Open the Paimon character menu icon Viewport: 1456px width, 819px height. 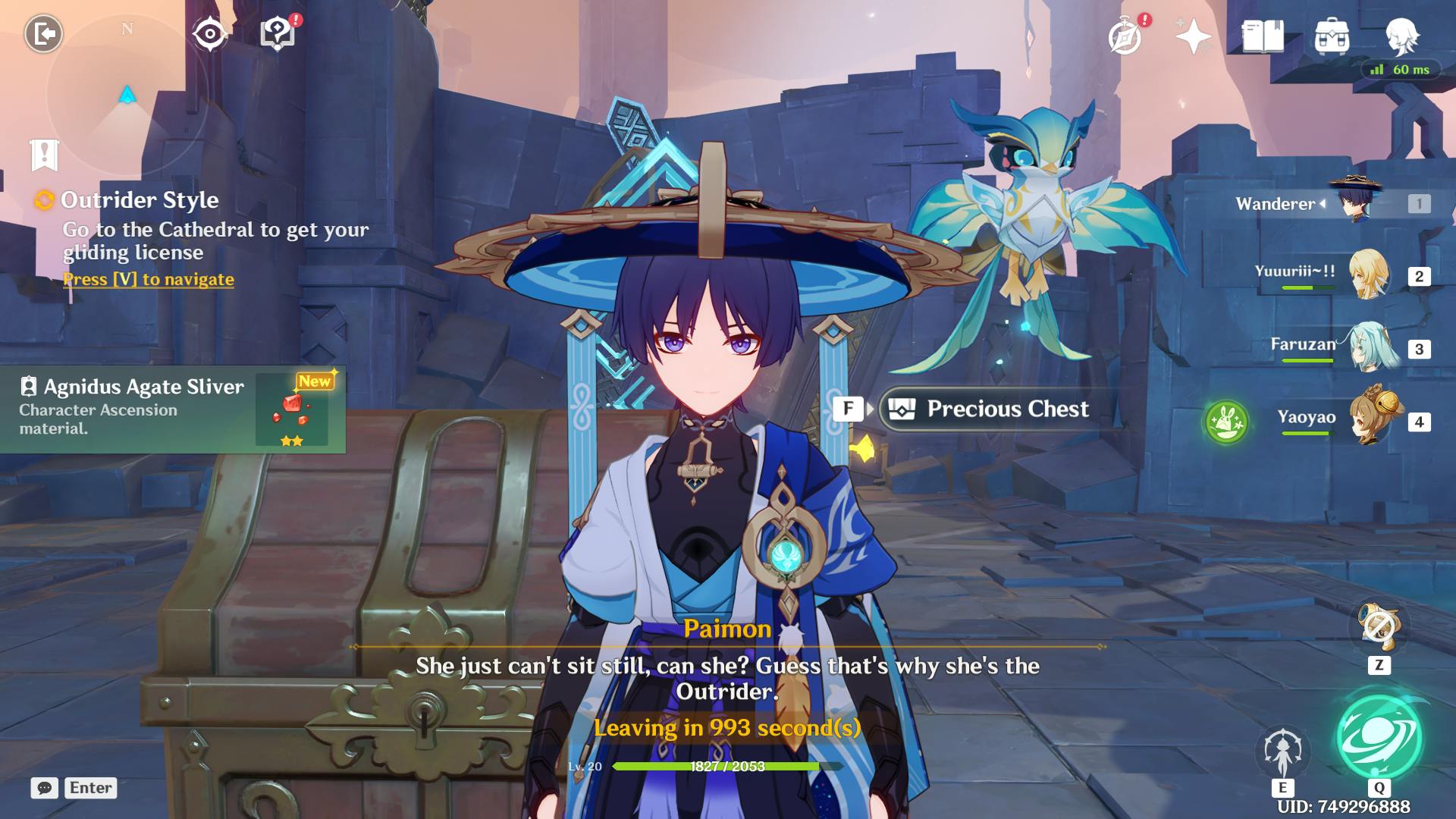click(x=1401, y=36)
